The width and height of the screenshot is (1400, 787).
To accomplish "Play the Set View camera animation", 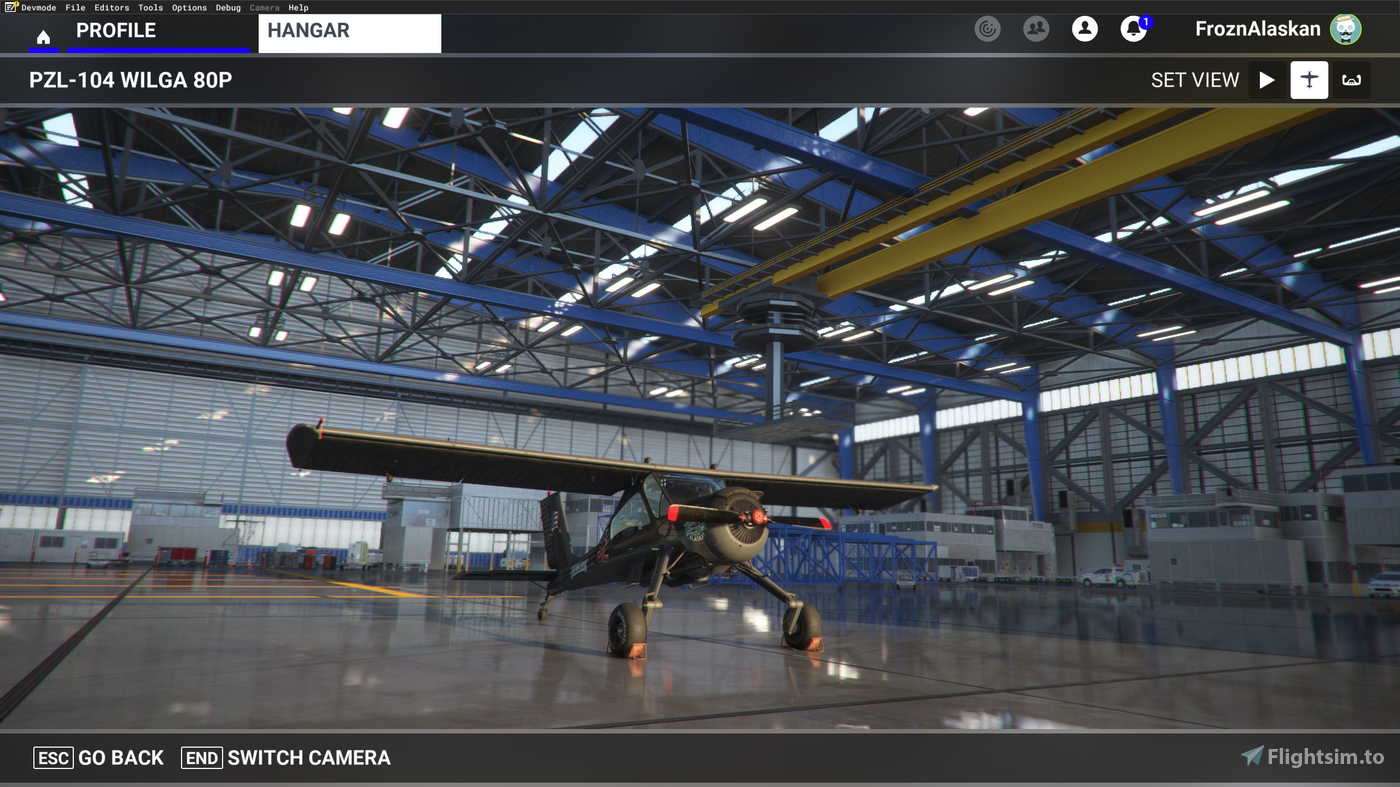I will 1266,80.
